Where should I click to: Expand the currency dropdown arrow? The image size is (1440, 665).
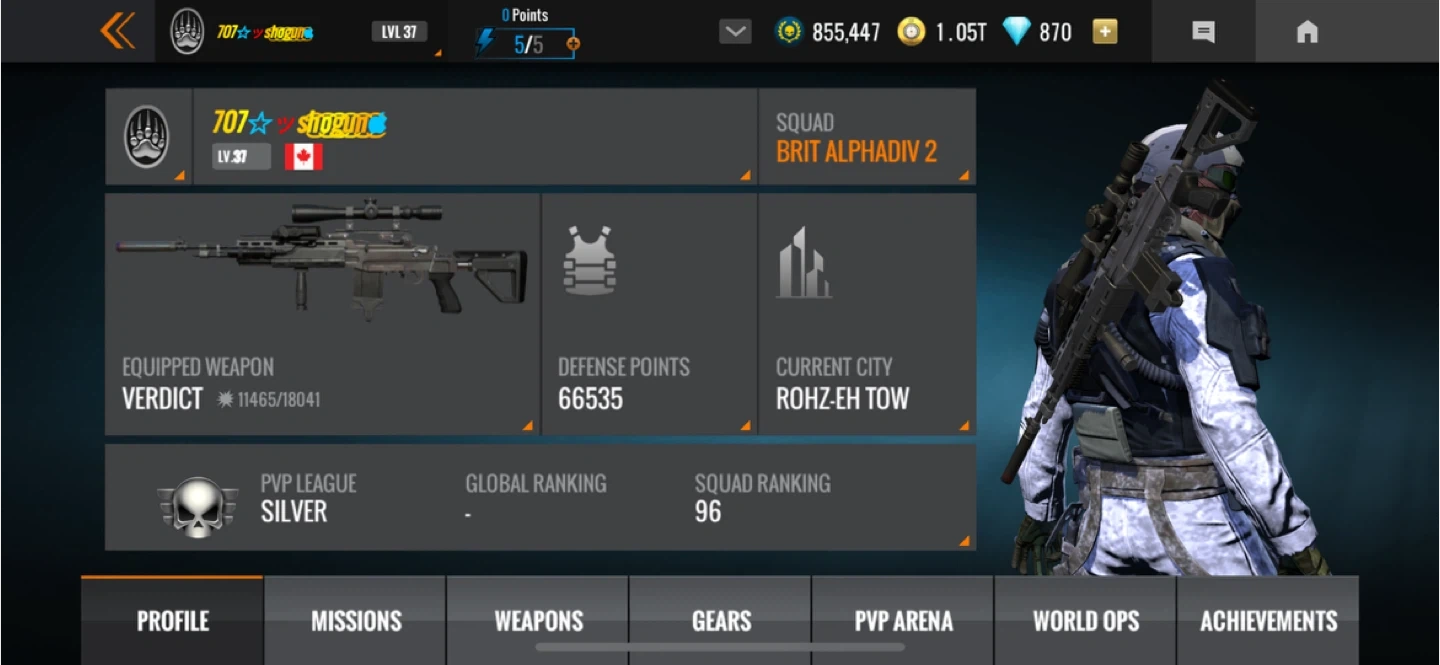pos(735,32)
